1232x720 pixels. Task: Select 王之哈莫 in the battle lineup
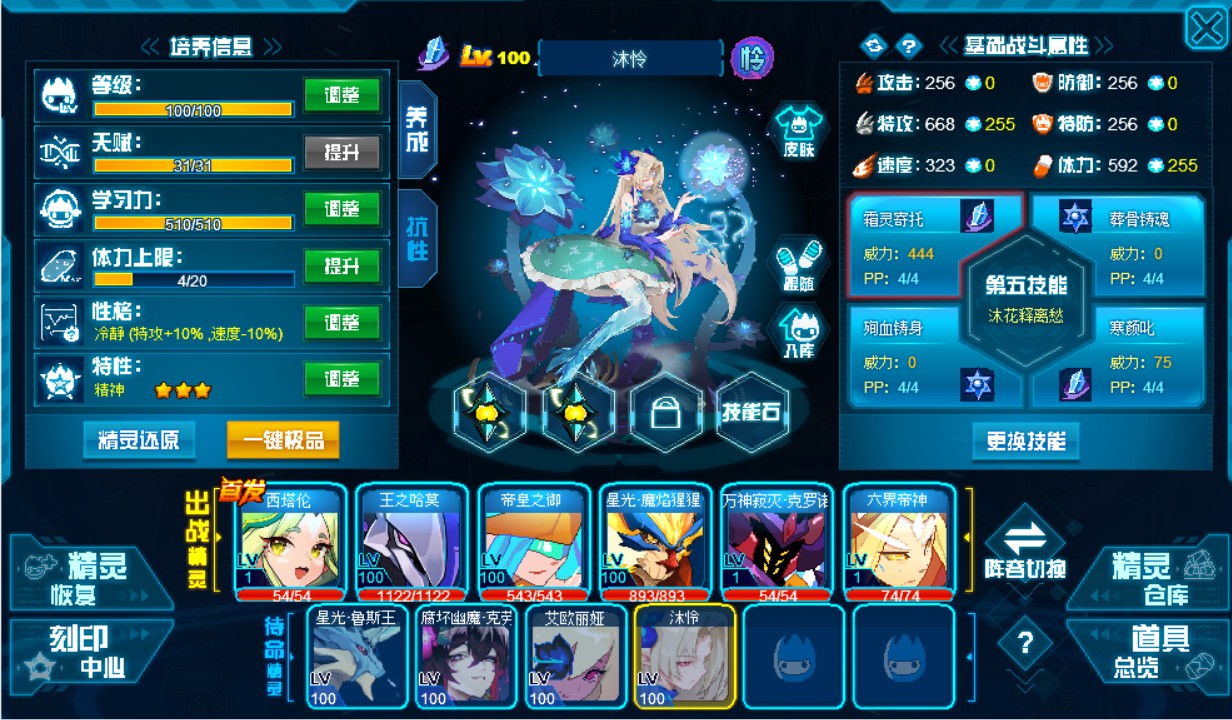[x=409, y=541]
